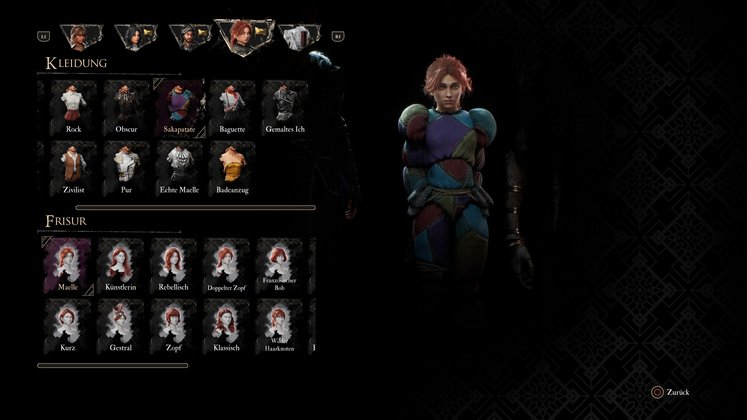
Task: Switch to the bearded man's character tab
Action: [186, 38]
